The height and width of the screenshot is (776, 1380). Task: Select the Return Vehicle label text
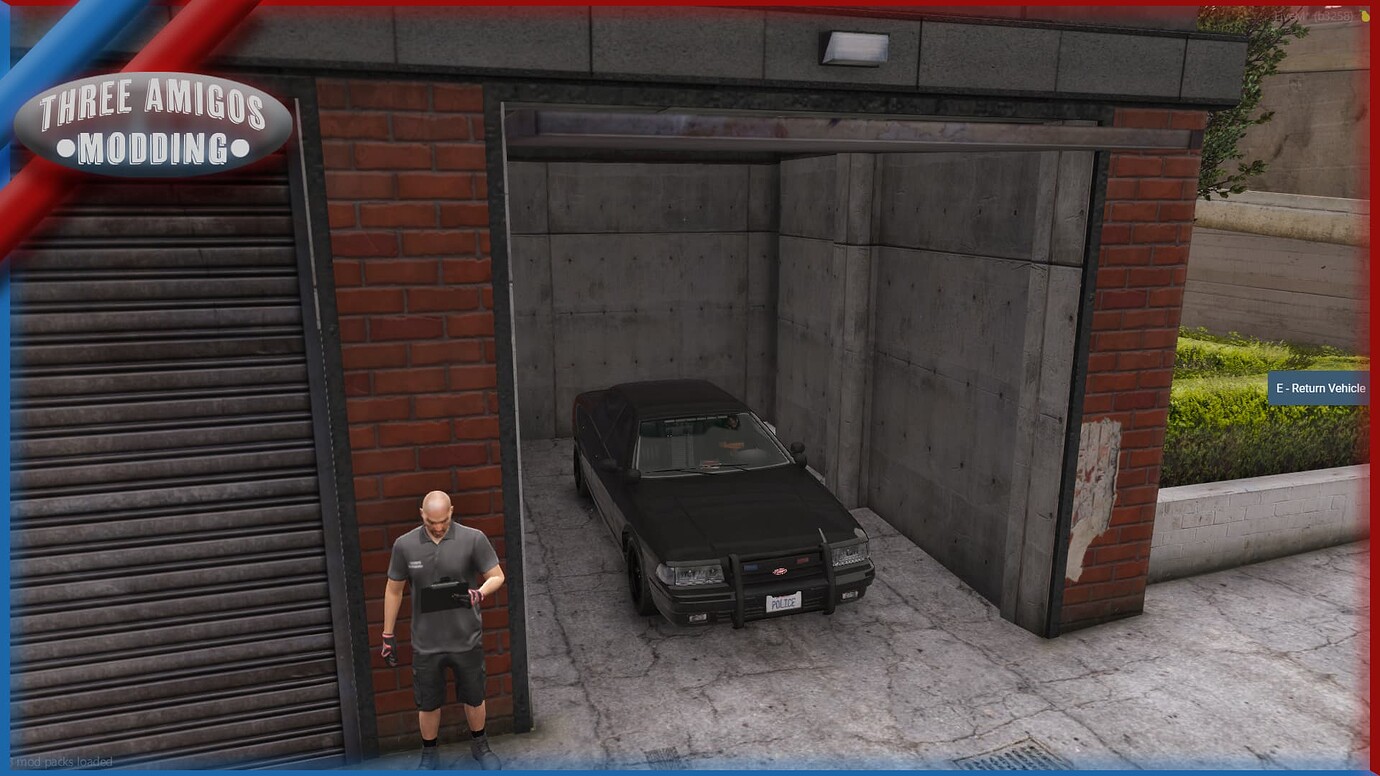(x=1328, y=388)
